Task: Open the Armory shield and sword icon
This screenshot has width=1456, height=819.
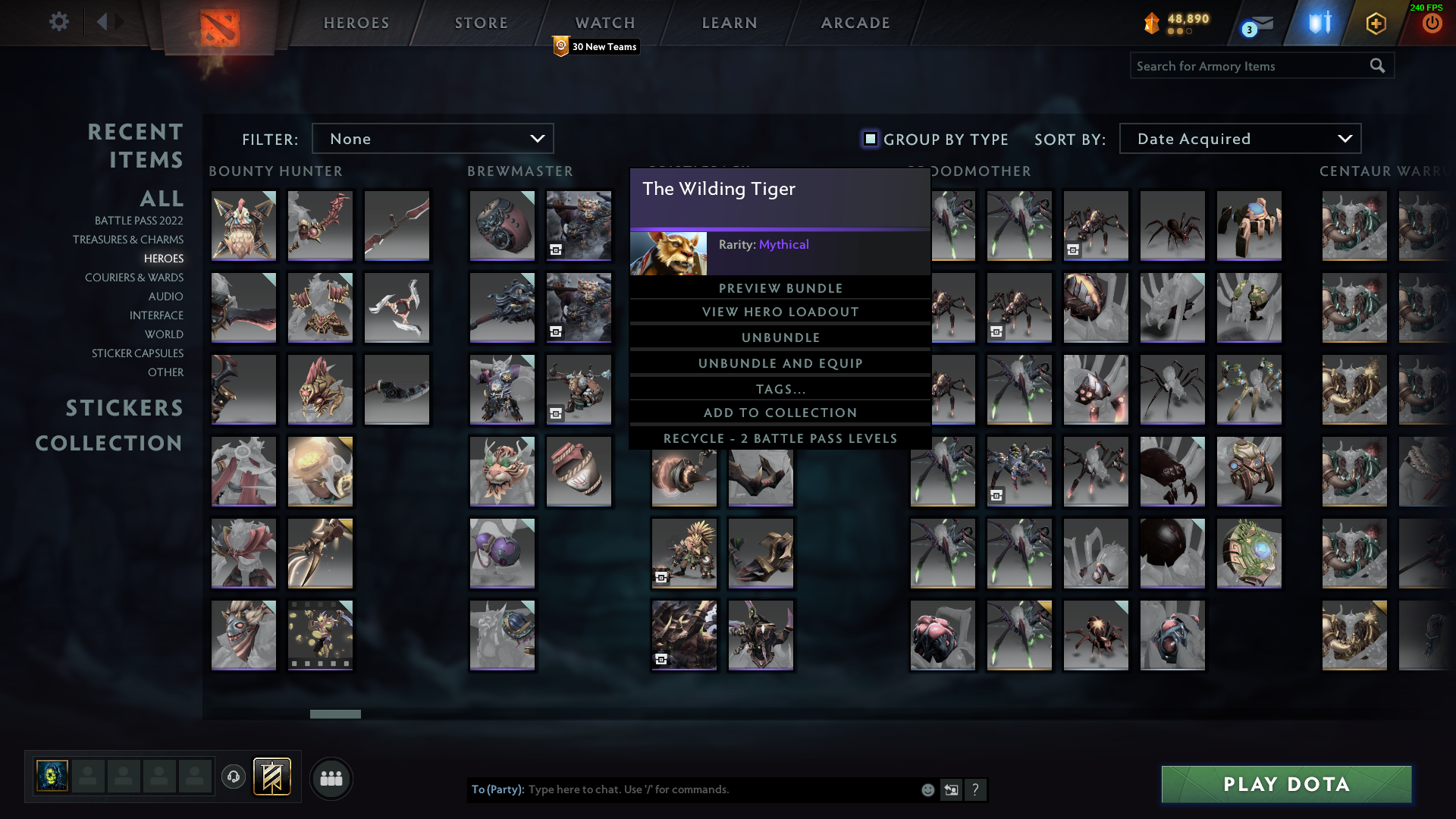Action: 1321,23
